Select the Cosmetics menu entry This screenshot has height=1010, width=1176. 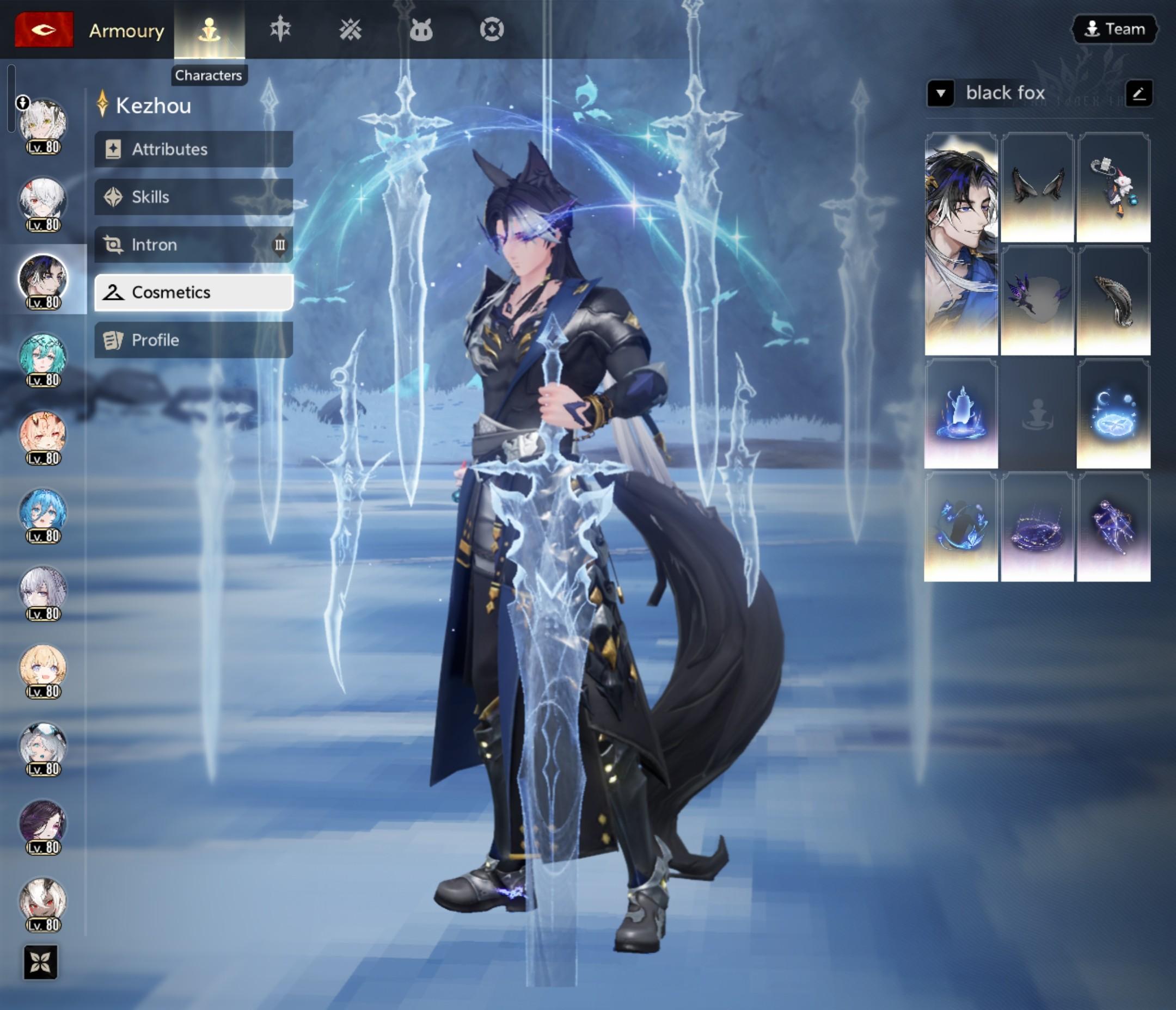click(193, 292)
